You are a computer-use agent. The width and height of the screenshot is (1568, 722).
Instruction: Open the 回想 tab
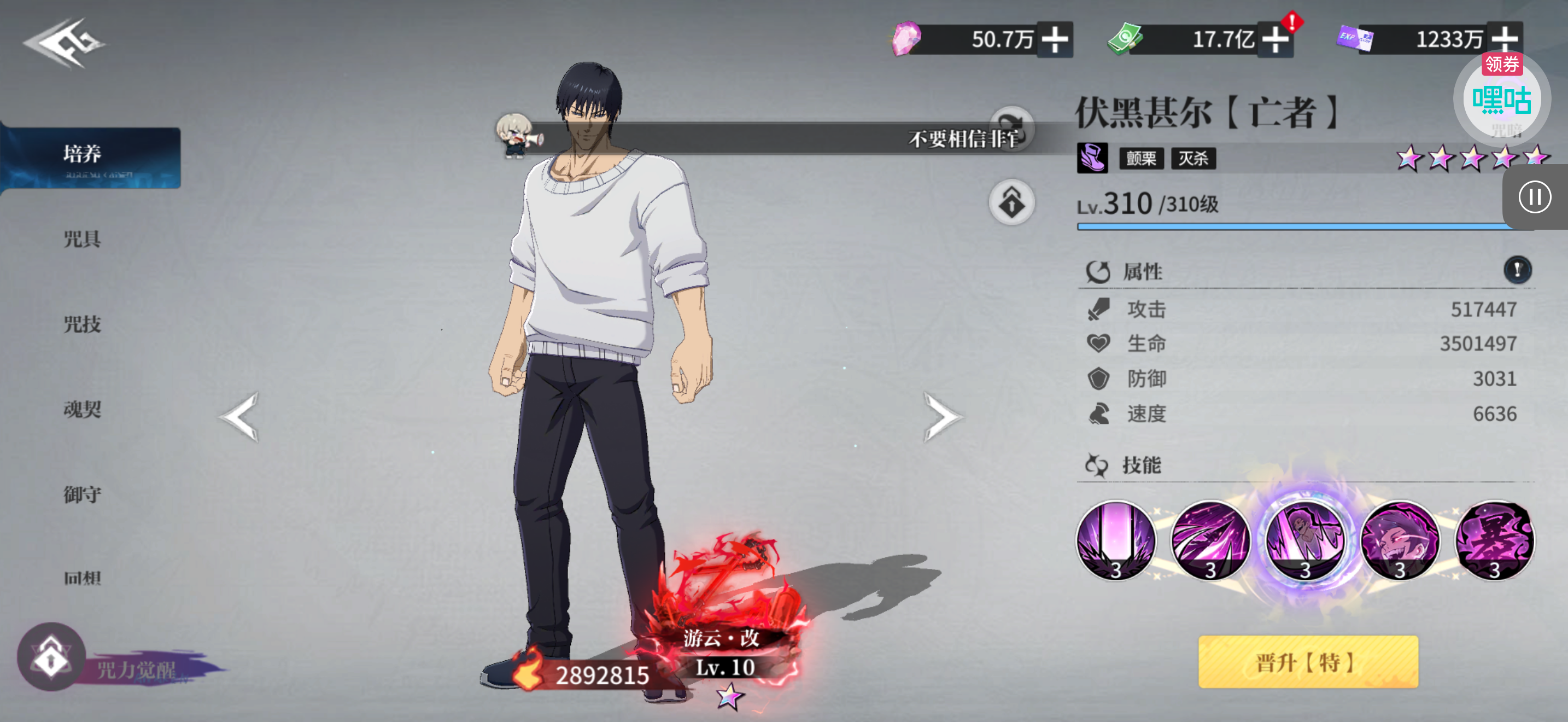82,577
